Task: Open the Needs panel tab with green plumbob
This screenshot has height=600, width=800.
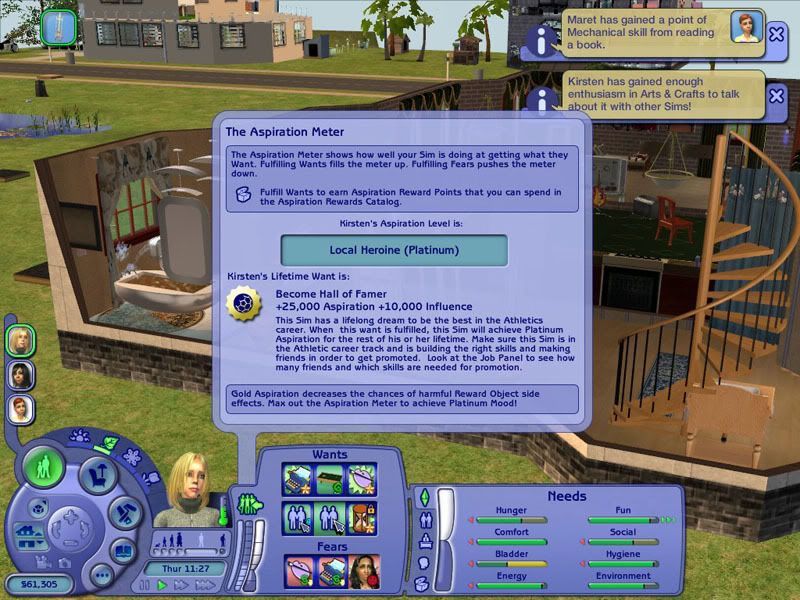Action: click(423, 497)
